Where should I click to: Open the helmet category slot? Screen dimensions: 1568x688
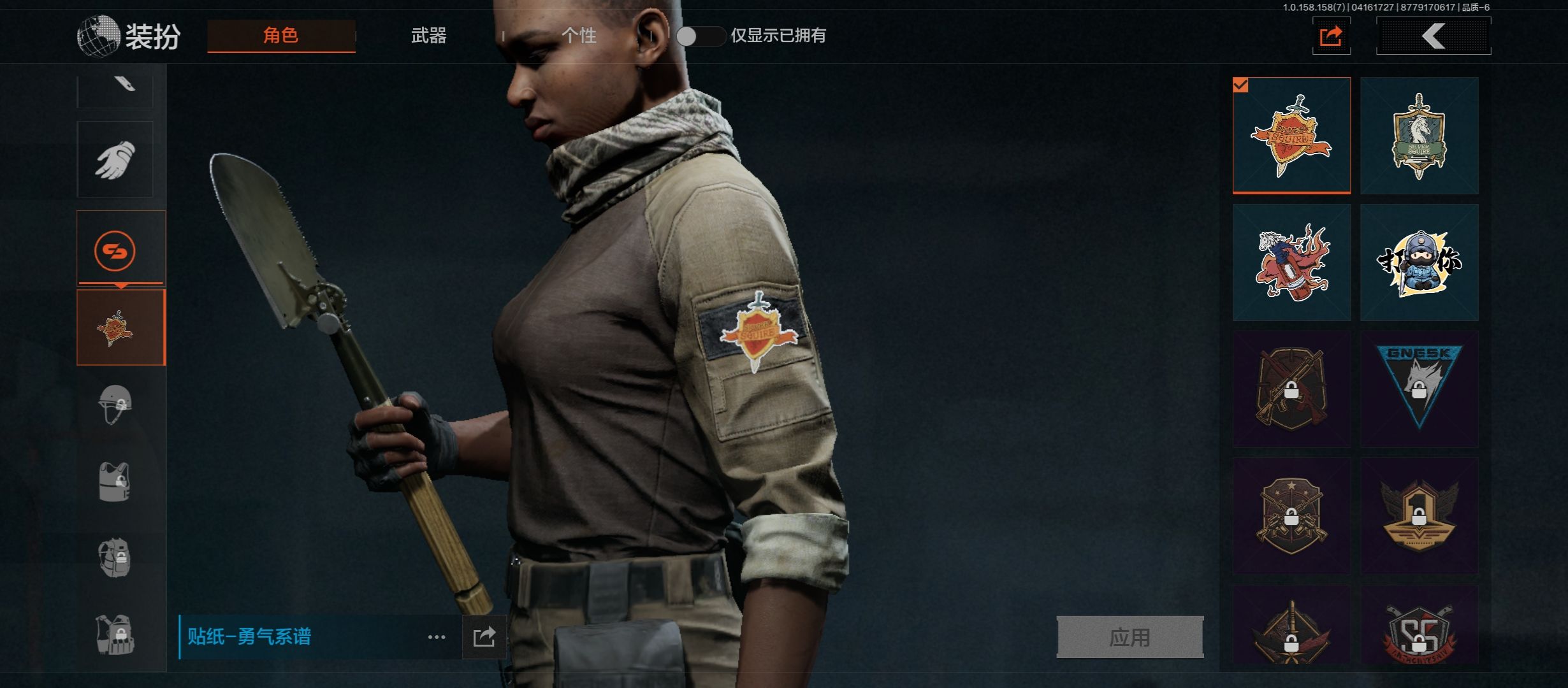(115, 405)
